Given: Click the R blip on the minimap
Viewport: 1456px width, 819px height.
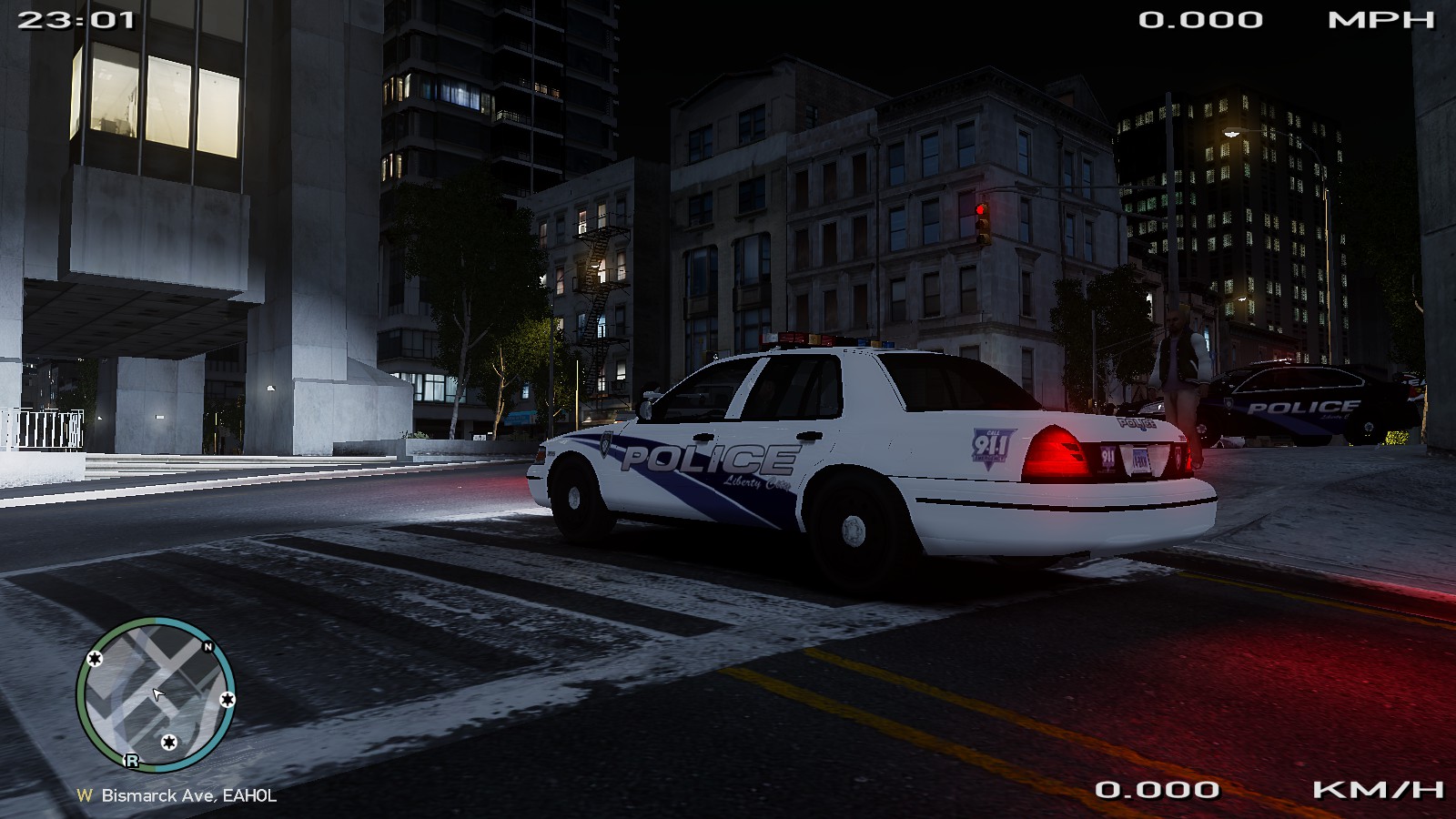Looking at the screenshot, I should (x=132, y=761).
